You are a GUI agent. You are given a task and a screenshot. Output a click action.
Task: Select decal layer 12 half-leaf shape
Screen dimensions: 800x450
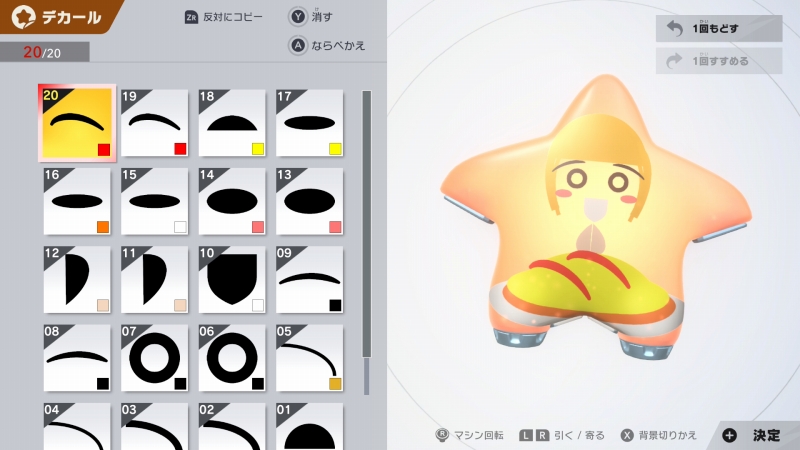(77, 279)
